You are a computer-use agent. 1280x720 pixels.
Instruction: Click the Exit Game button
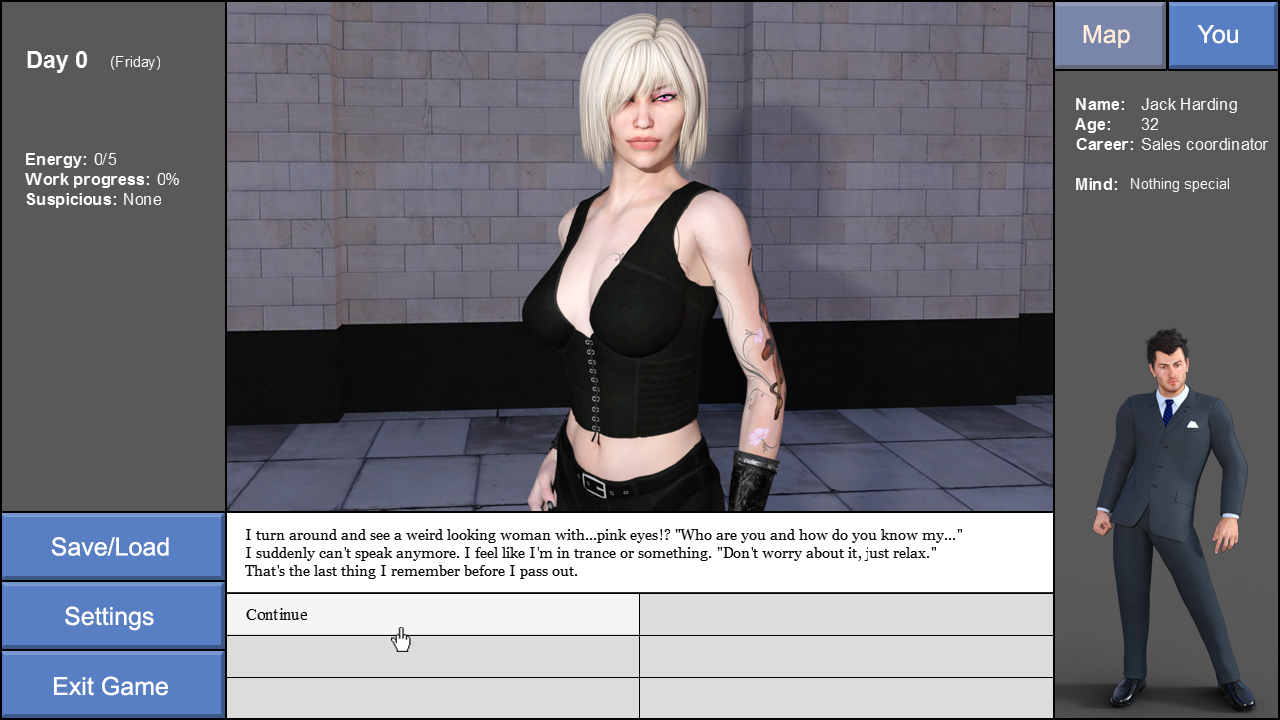tap(112, 686)
